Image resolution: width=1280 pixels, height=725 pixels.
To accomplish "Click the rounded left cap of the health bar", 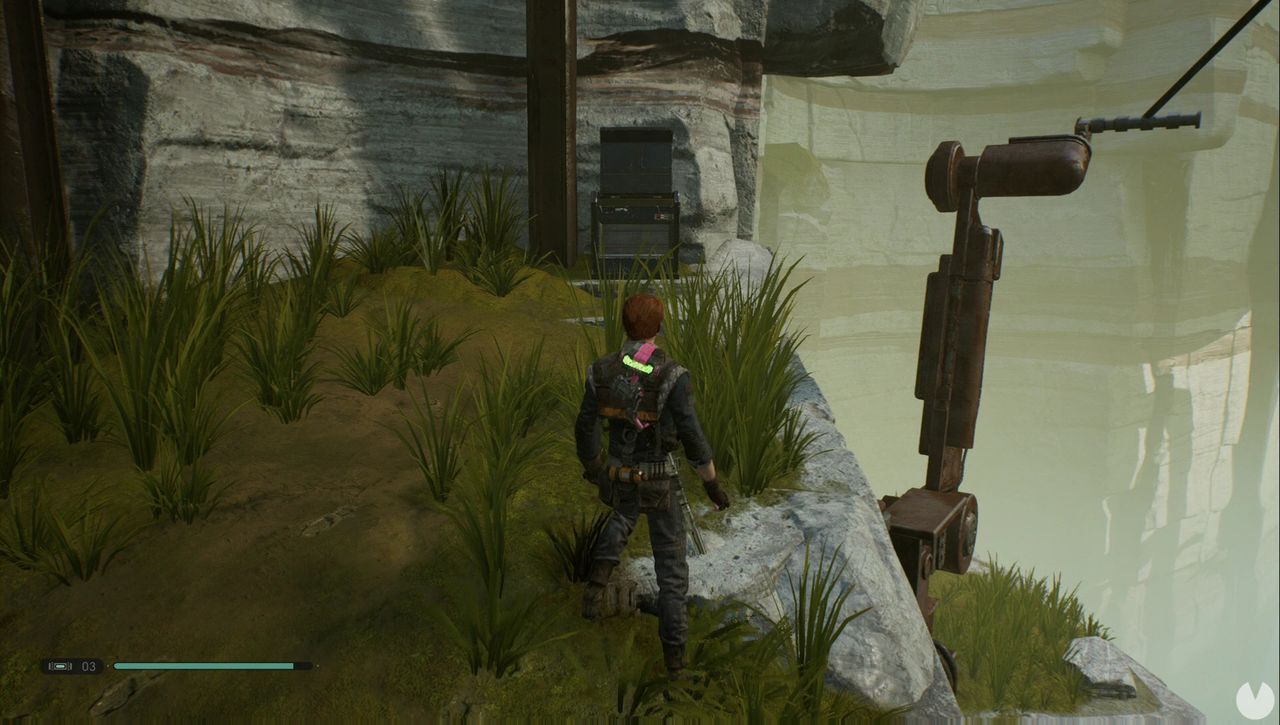I will (117, 664).
